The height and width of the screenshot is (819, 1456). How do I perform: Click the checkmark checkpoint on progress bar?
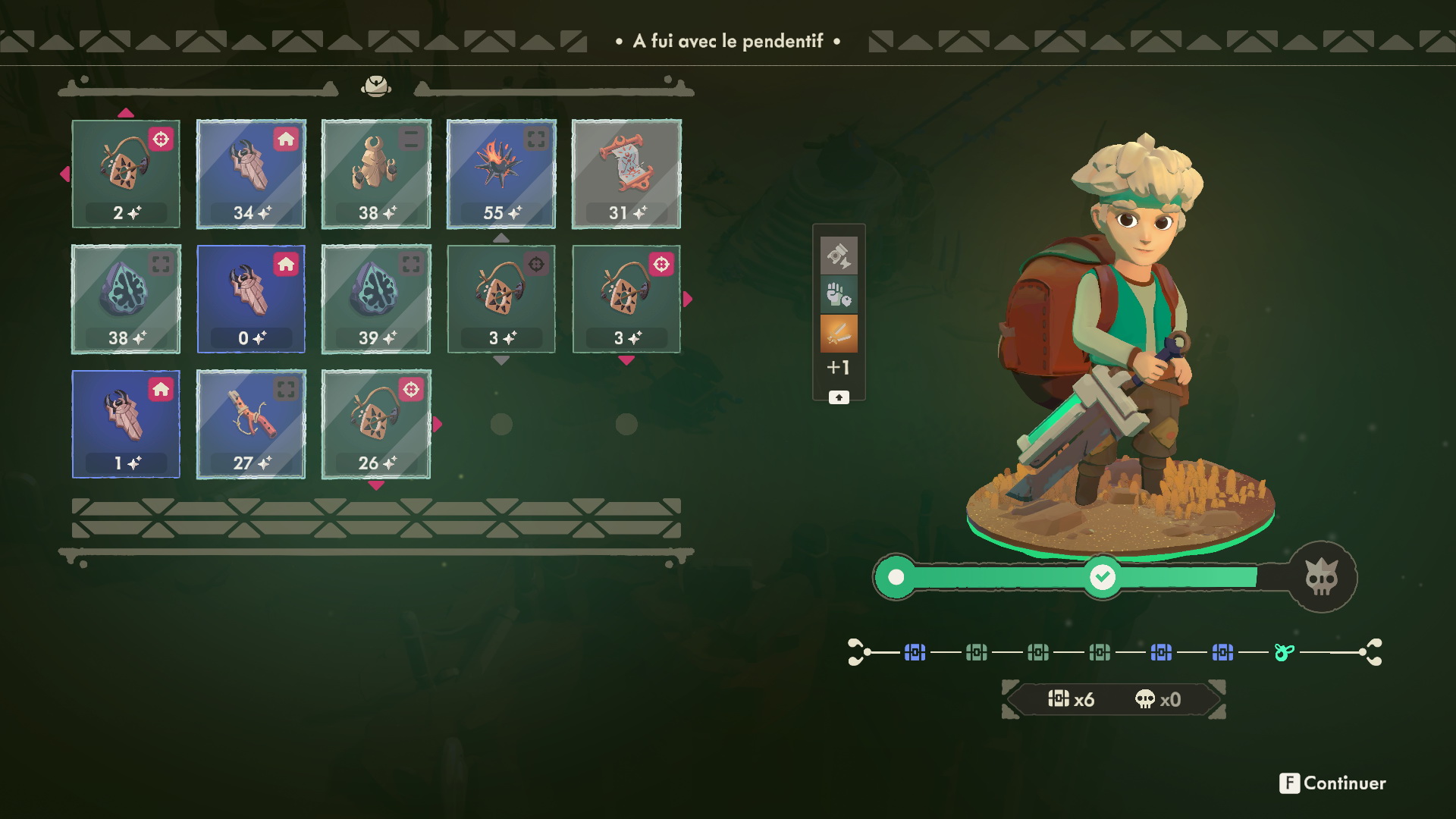[x=1102, y=577]
